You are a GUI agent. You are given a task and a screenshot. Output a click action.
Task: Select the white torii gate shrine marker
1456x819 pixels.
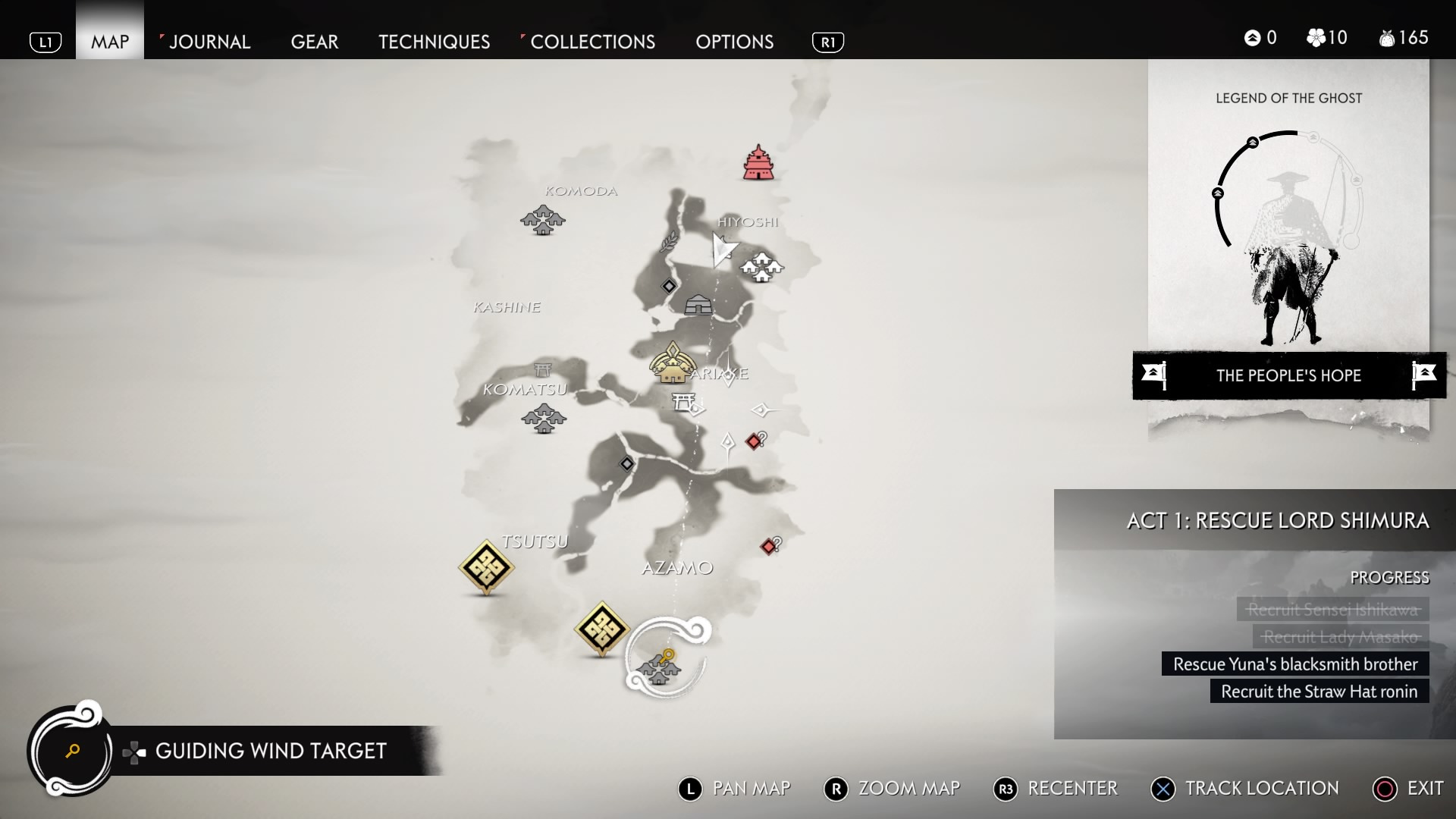tap(683, 401)
